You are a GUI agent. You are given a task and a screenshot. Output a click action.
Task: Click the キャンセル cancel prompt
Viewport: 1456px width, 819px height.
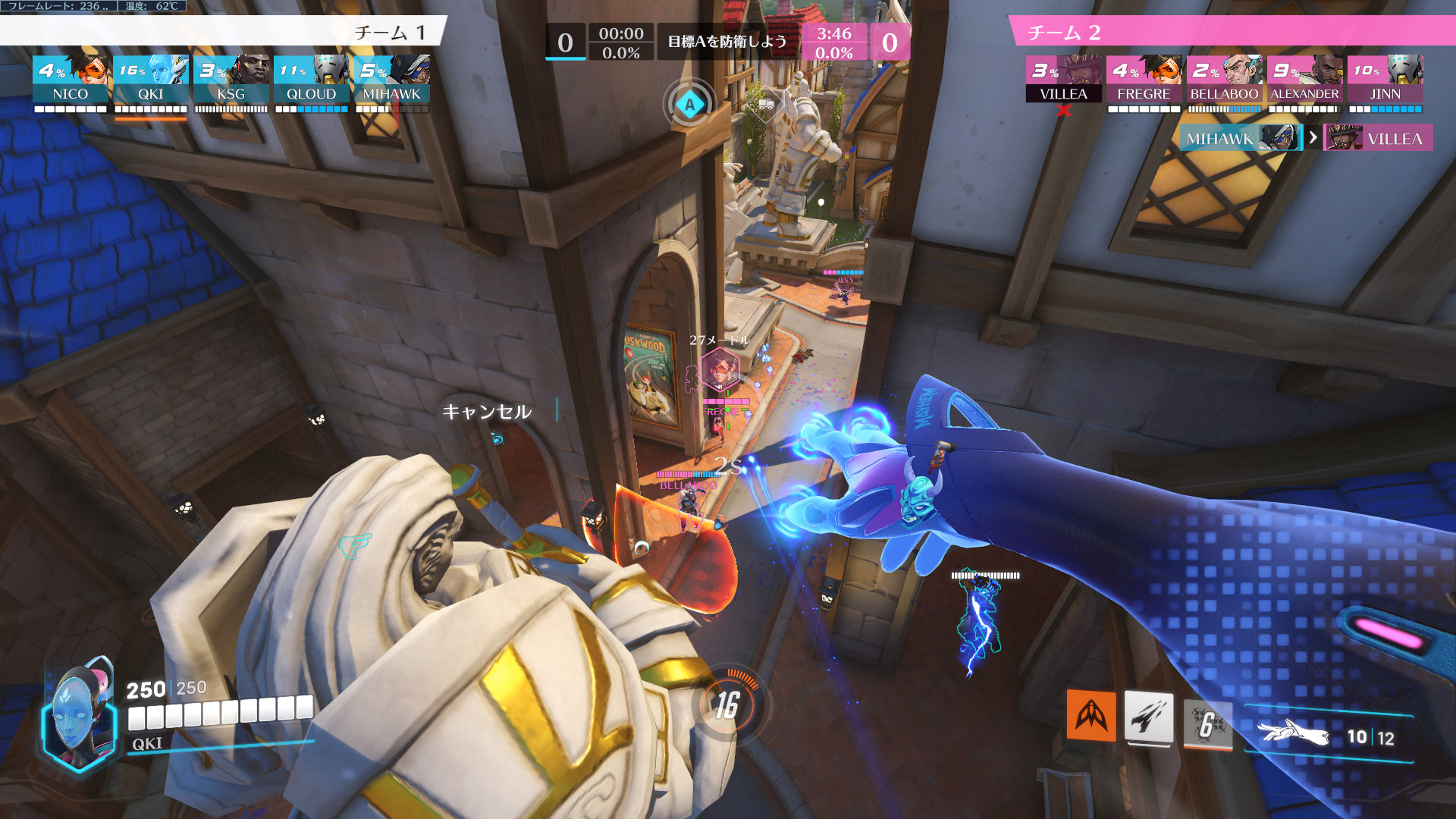487,412
